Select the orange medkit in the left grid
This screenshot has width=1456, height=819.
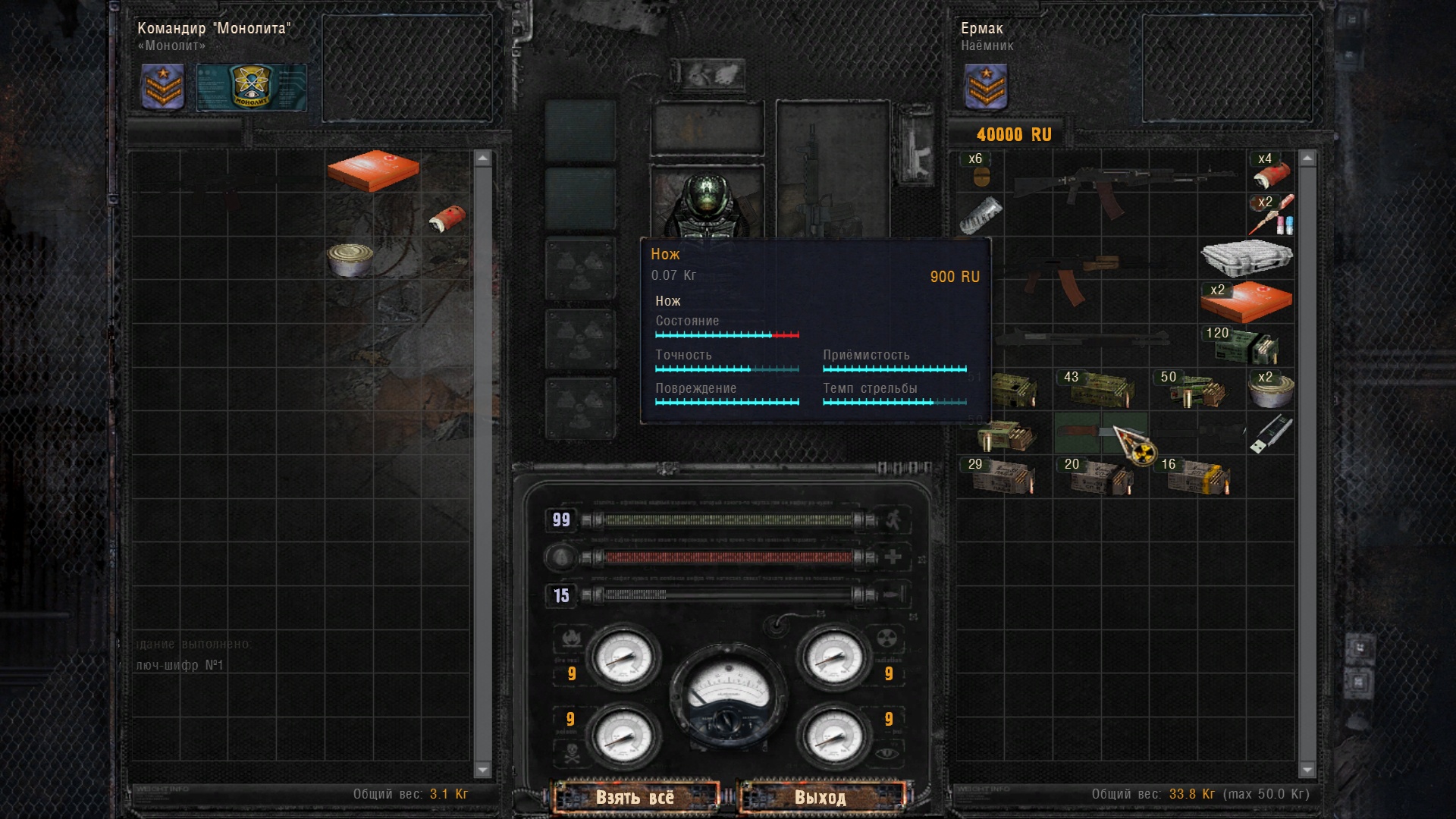[373, 170]
